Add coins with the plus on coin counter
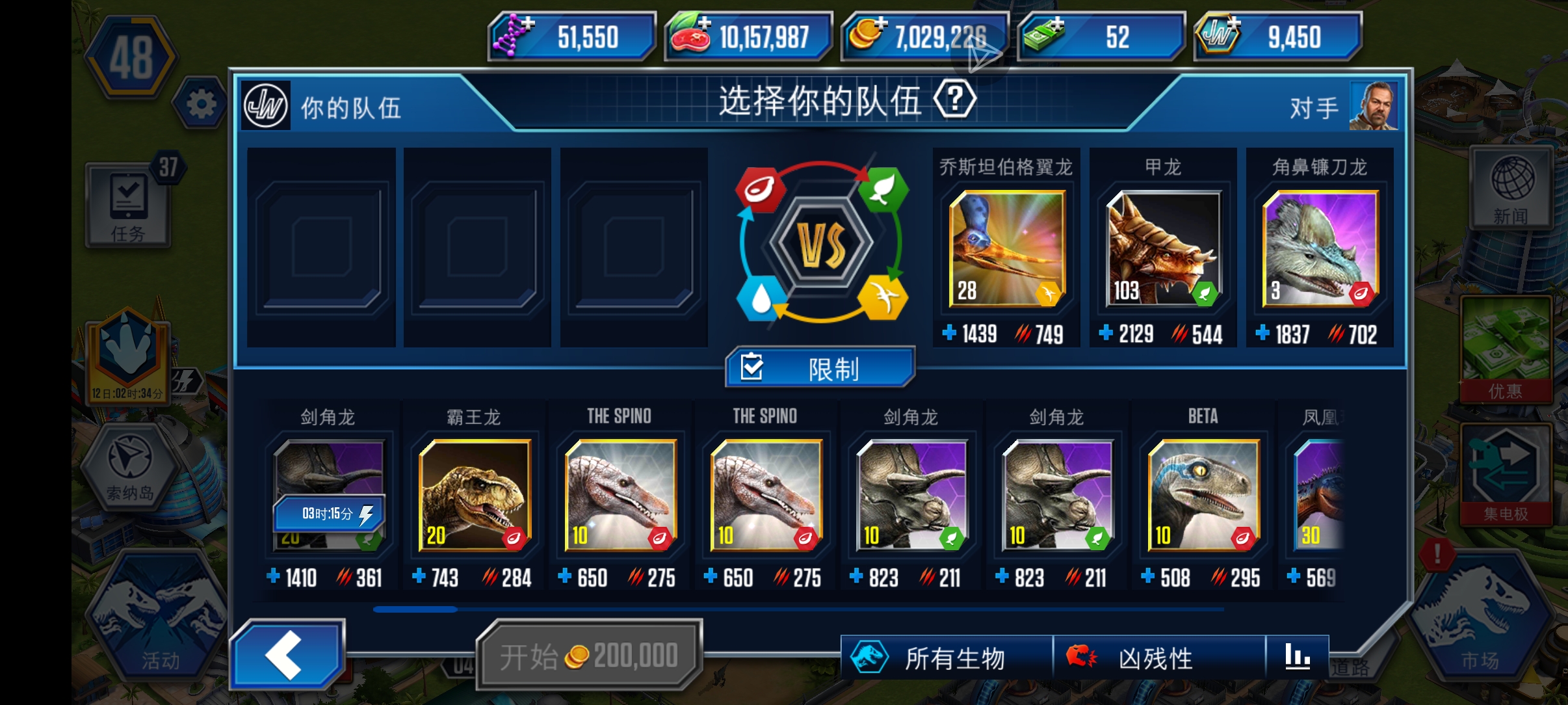1568x705 pixels. 881,25
